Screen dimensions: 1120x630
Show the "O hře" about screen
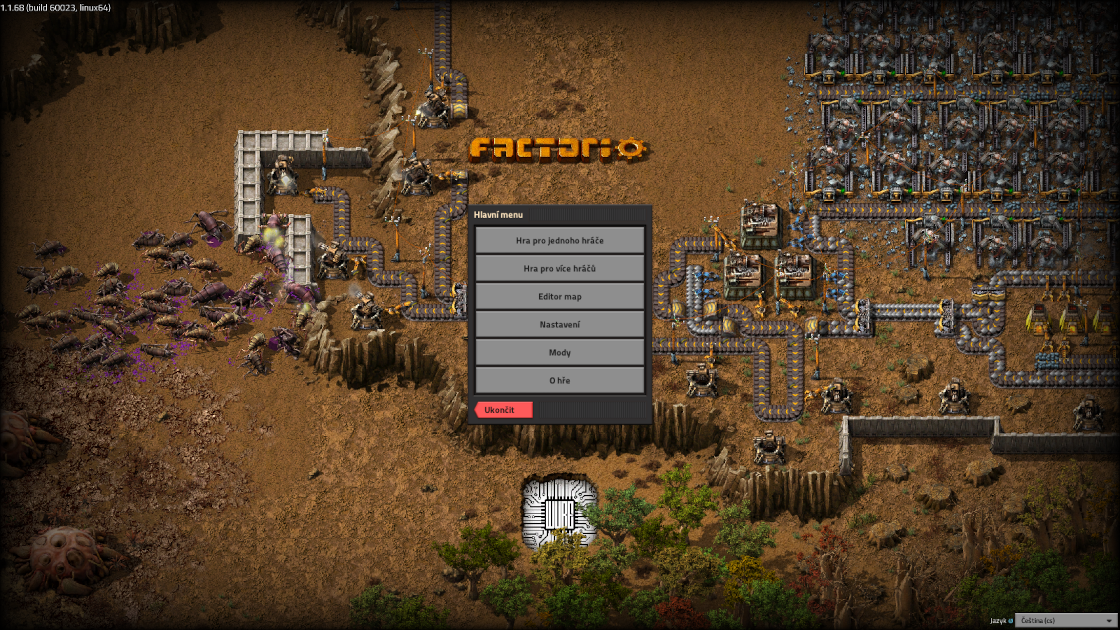(x=559, y=380)
